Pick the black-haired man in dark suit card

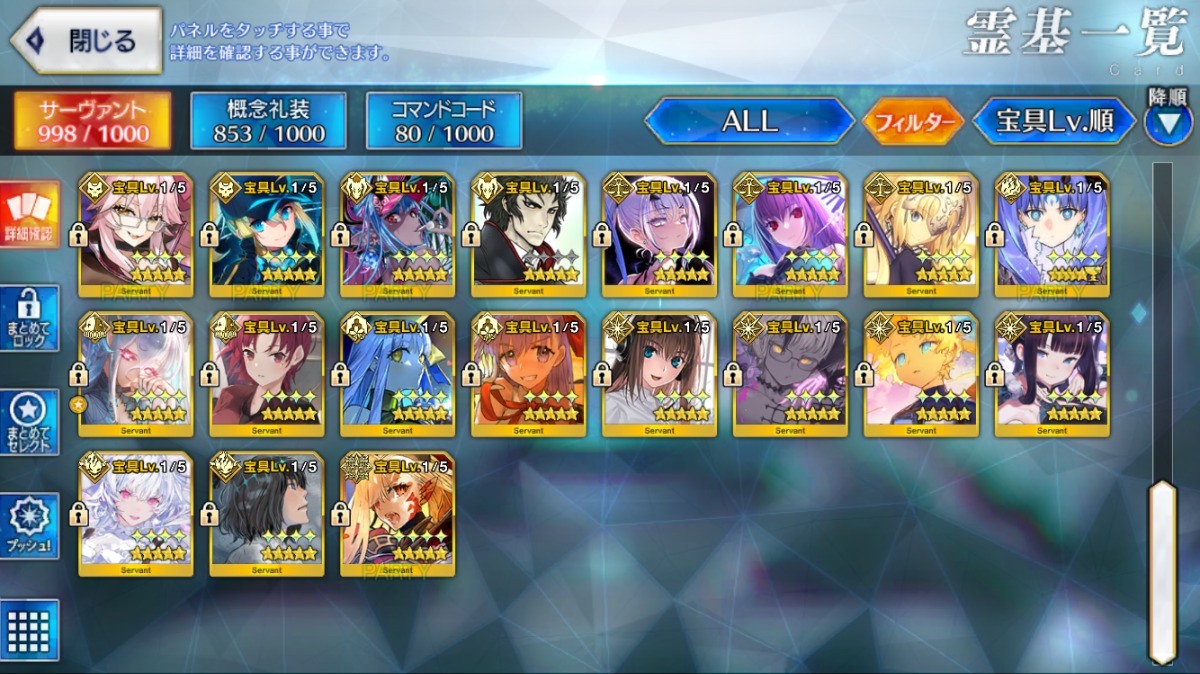pos(528,236)
